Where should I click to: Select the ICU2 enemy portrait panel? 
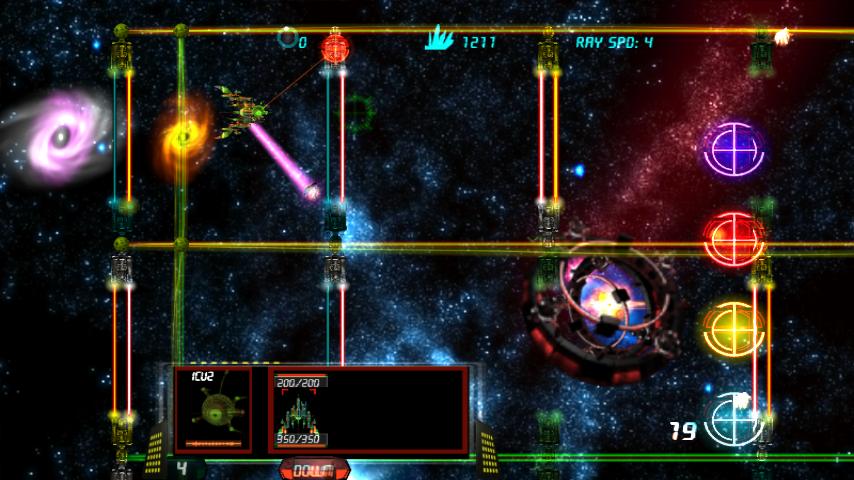point(213,409)
